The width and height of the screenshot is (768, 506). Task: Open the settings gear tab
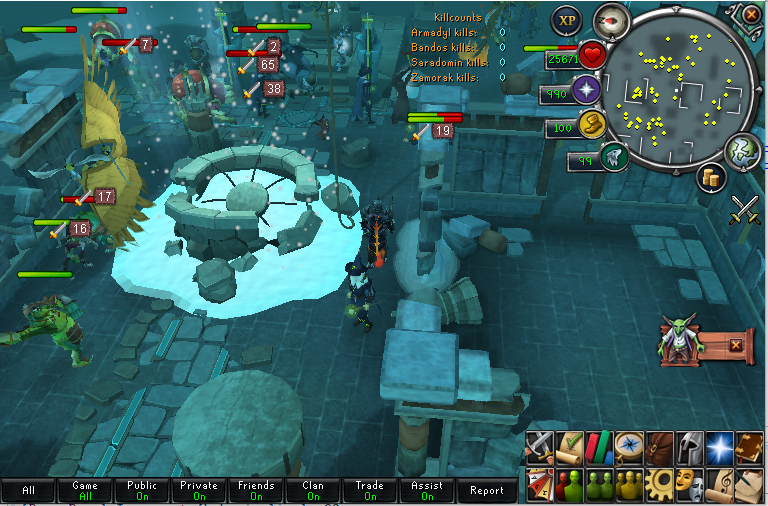click(x=659, y=484)
